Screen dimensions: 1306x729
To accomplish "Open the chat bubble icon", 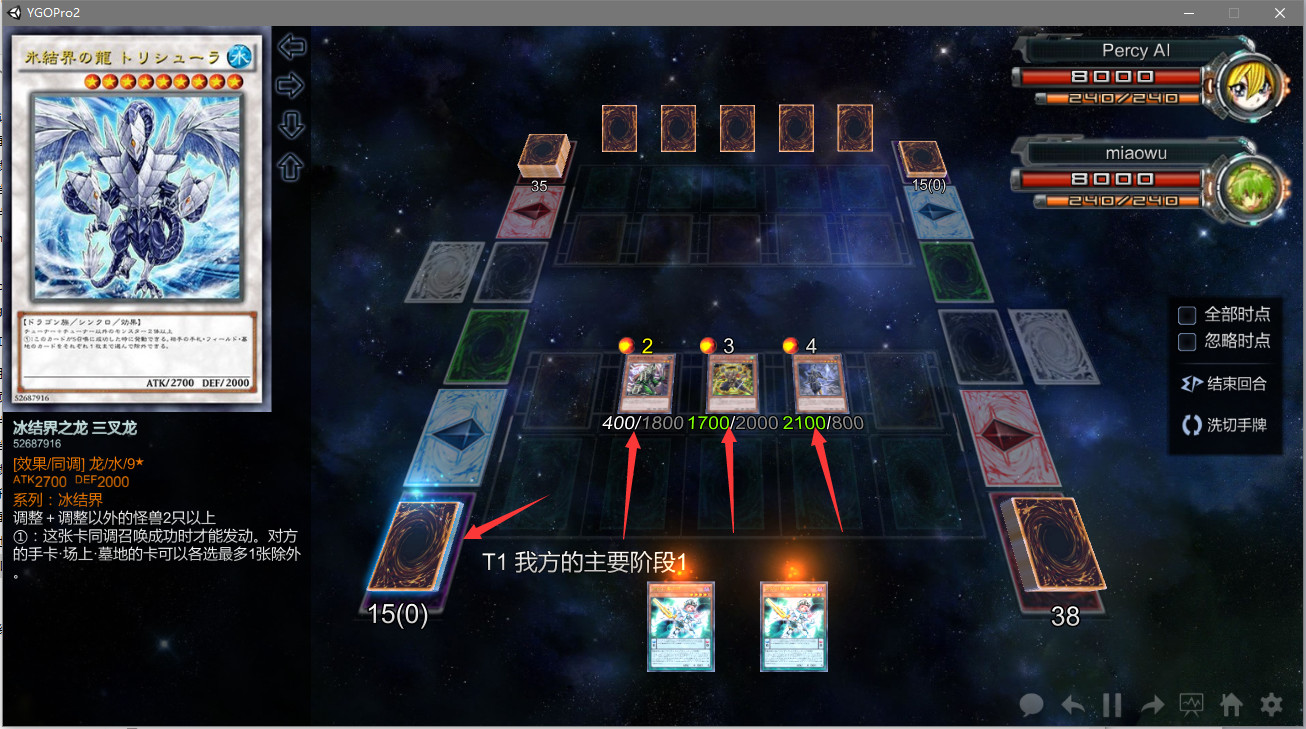I will point(1031,705).
